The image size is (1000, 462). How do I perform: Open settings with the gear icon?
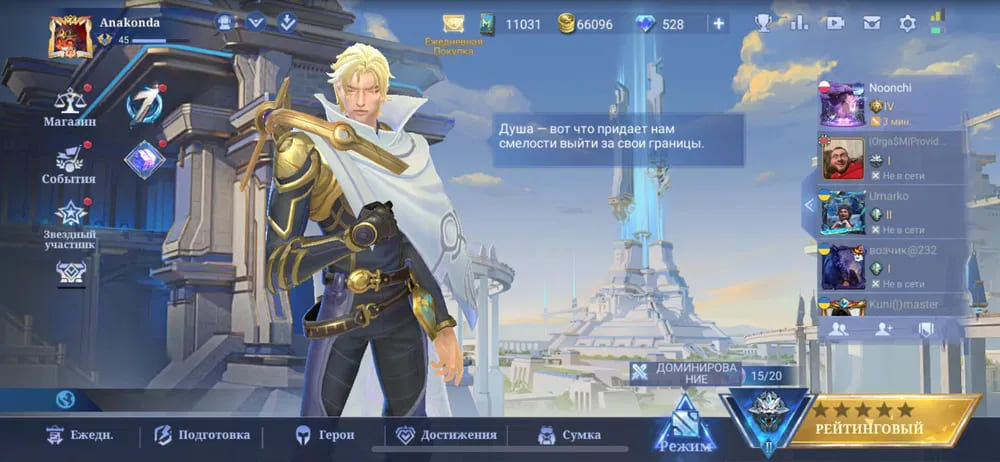click(x=907, y=23)
